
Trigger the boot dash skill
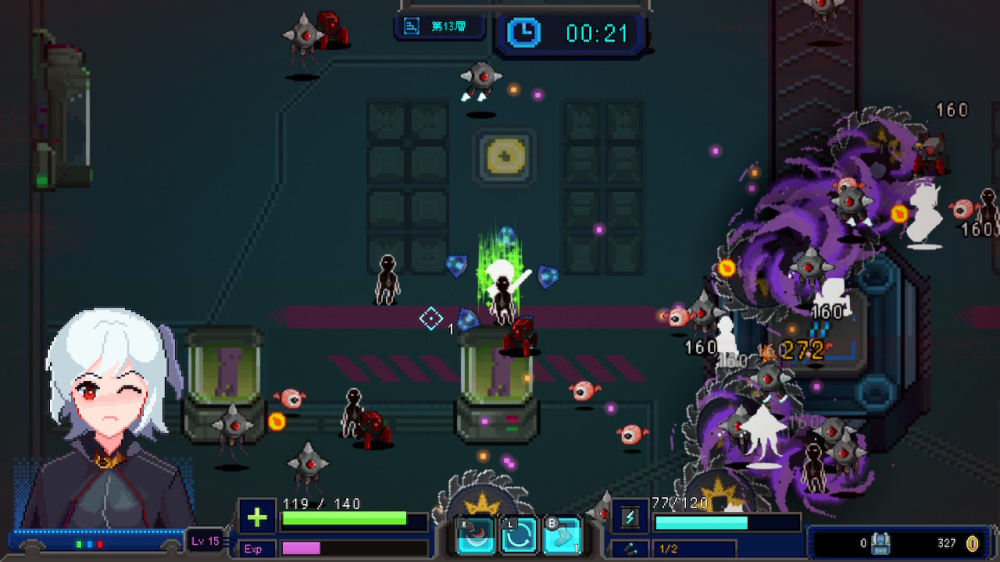(x=561, y=536)
